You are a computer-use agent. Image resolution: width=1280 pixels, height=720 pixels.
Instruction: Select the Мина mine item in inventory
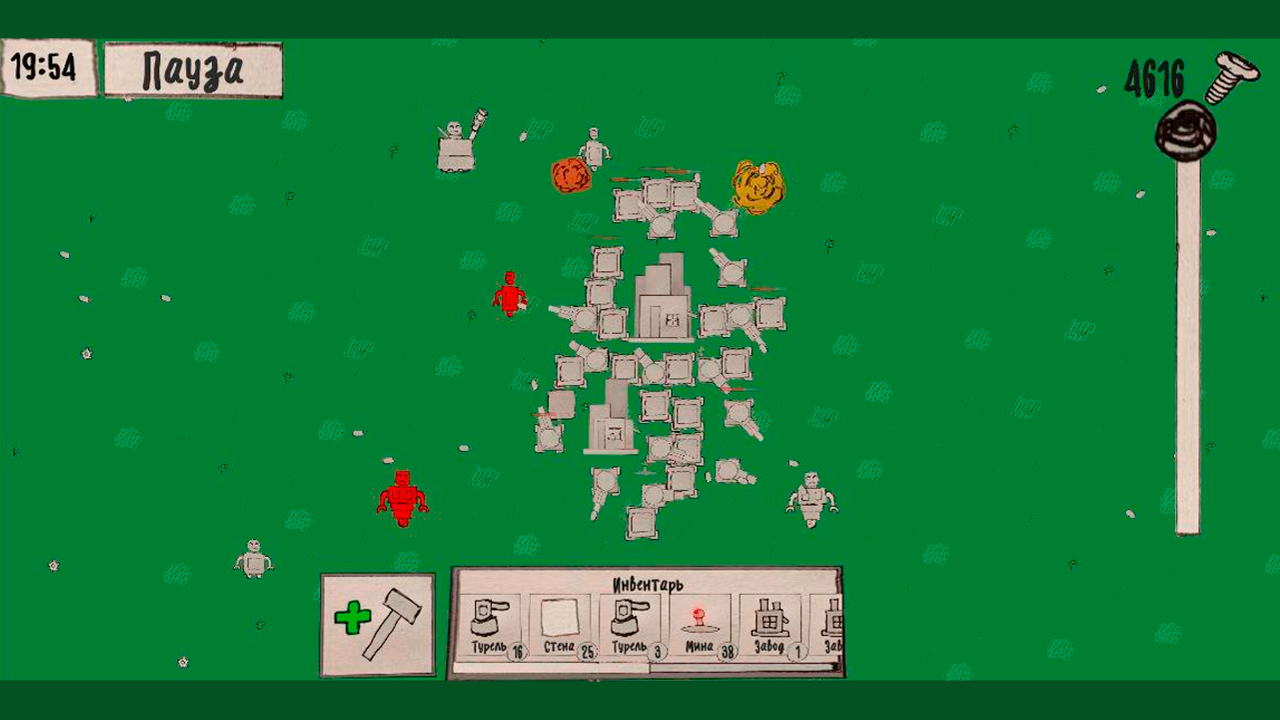(x=703, y=620)
